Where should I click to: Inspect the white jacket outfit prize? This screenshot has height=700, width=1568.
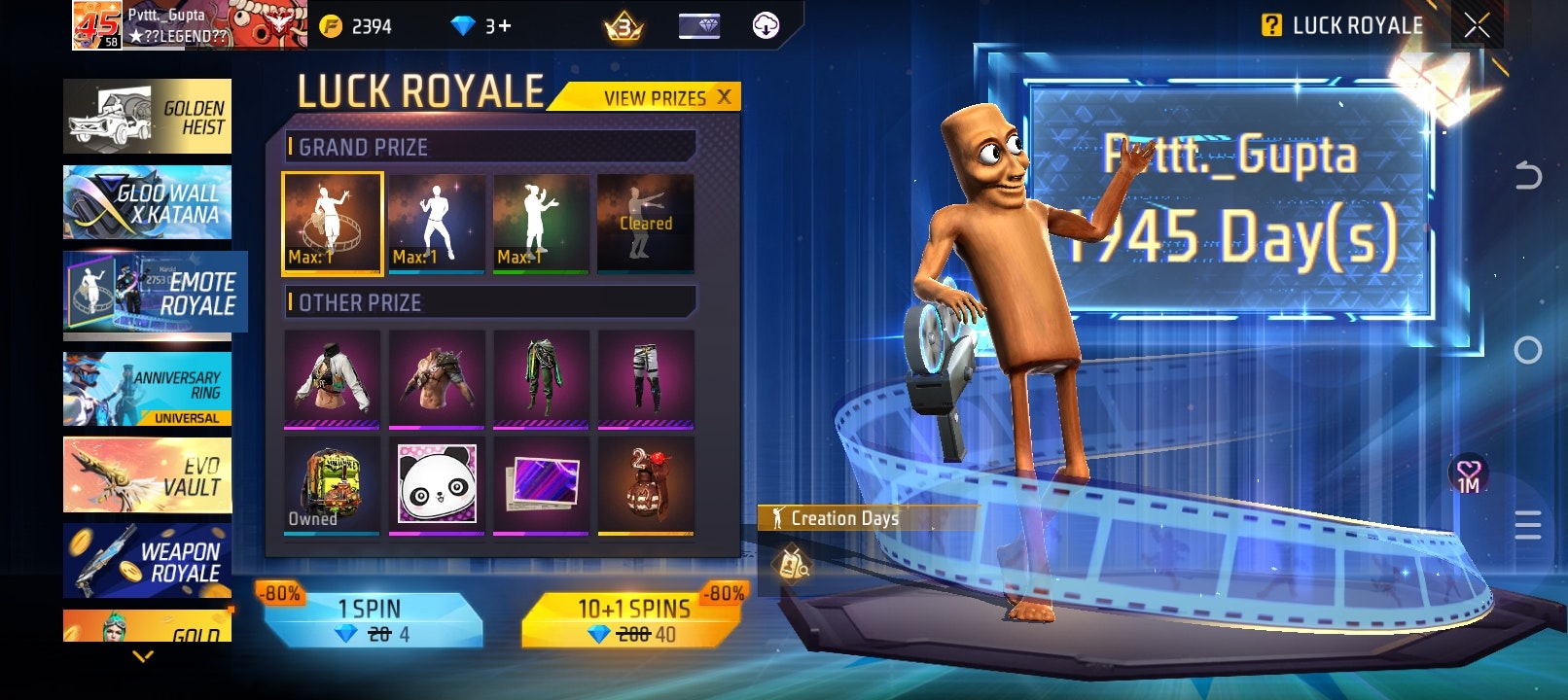332,378
